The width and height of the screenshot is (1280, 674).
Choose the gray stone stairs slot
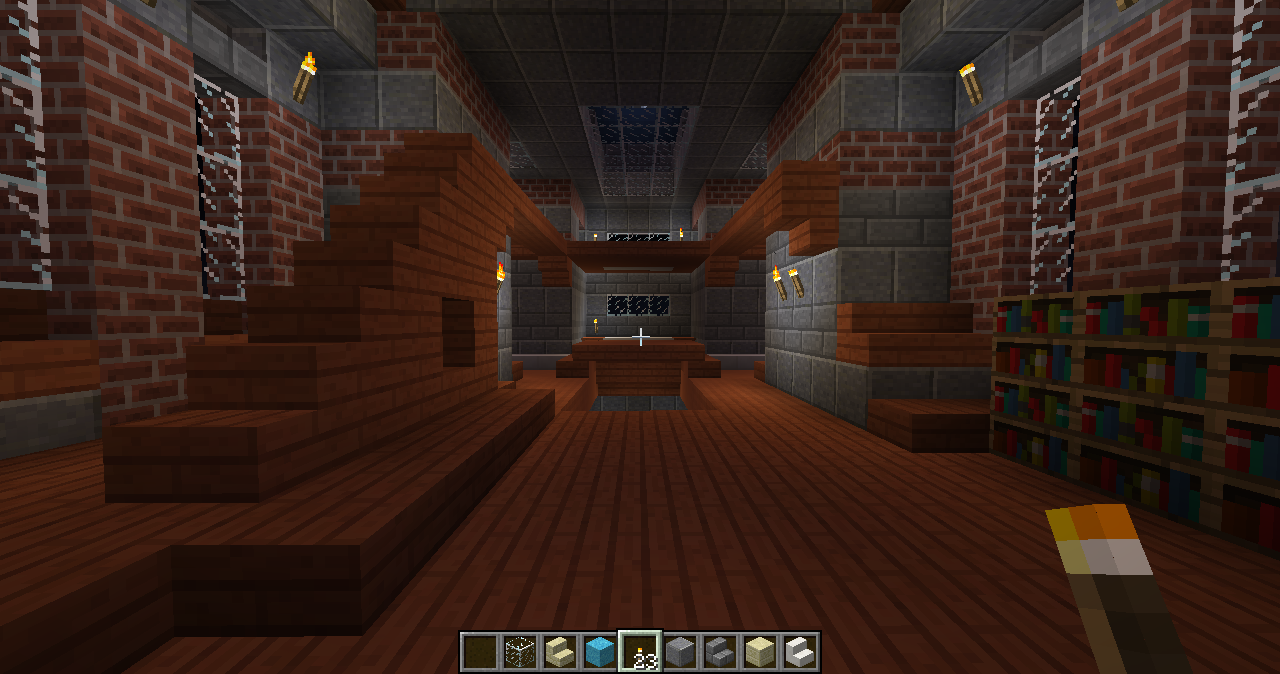(720, 652)
